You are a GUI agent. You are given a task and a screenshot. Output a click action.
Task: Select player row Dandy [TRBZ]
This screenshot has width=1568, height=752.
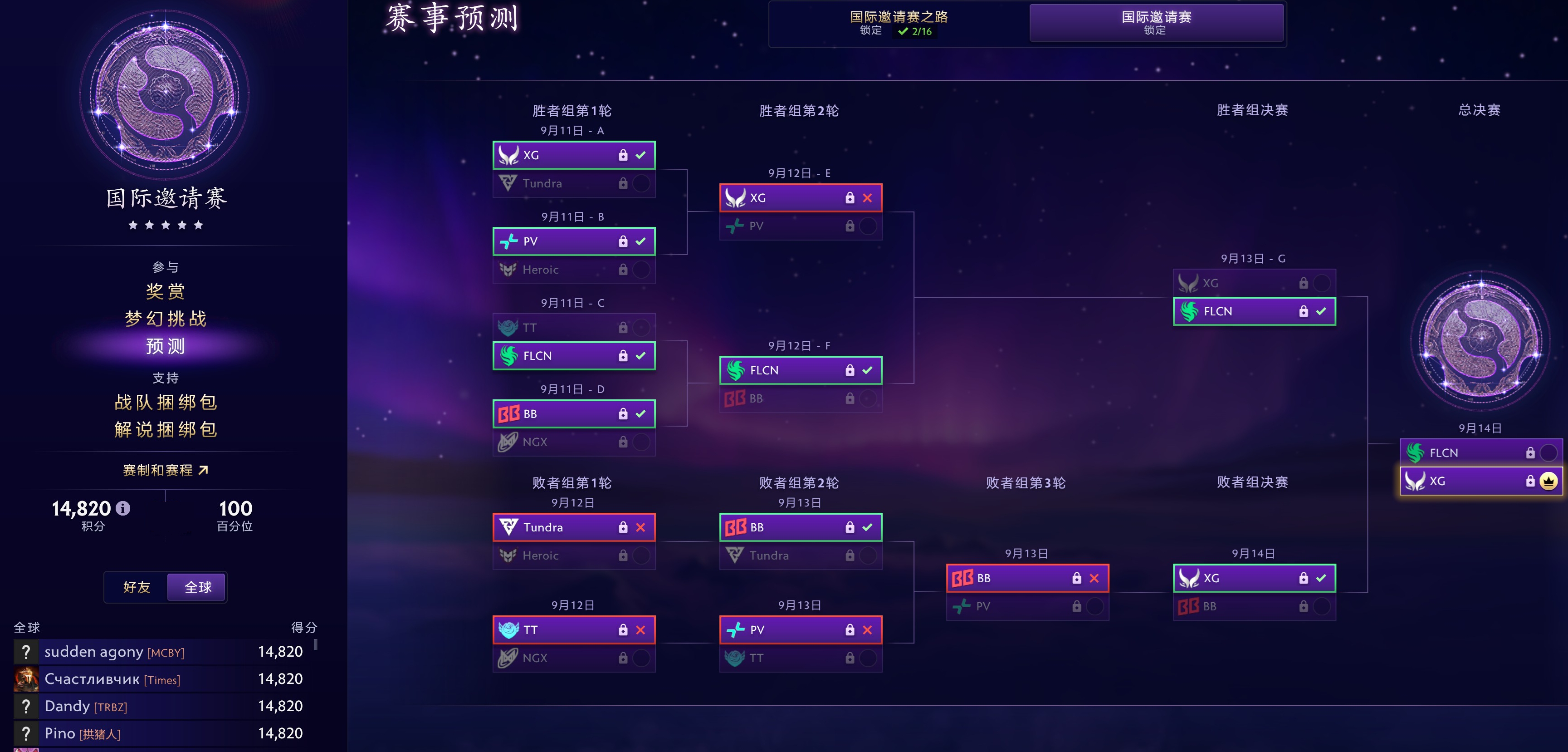click(158, 706)
